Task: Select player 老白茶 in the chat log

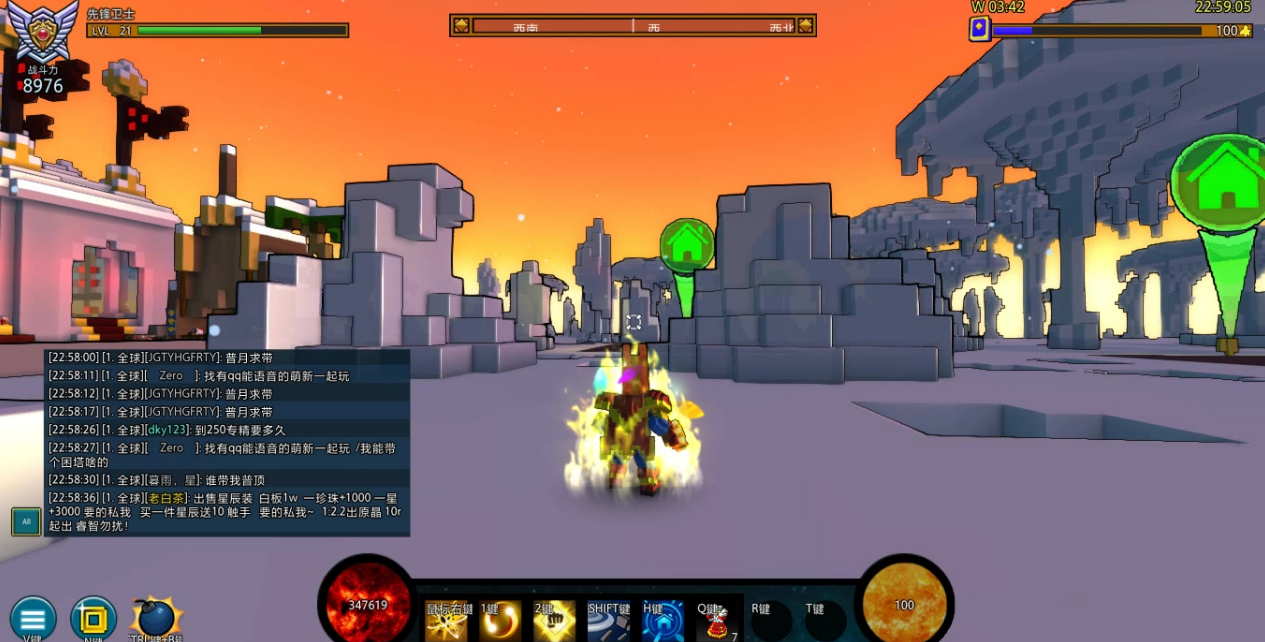Action: coord(166,498)
